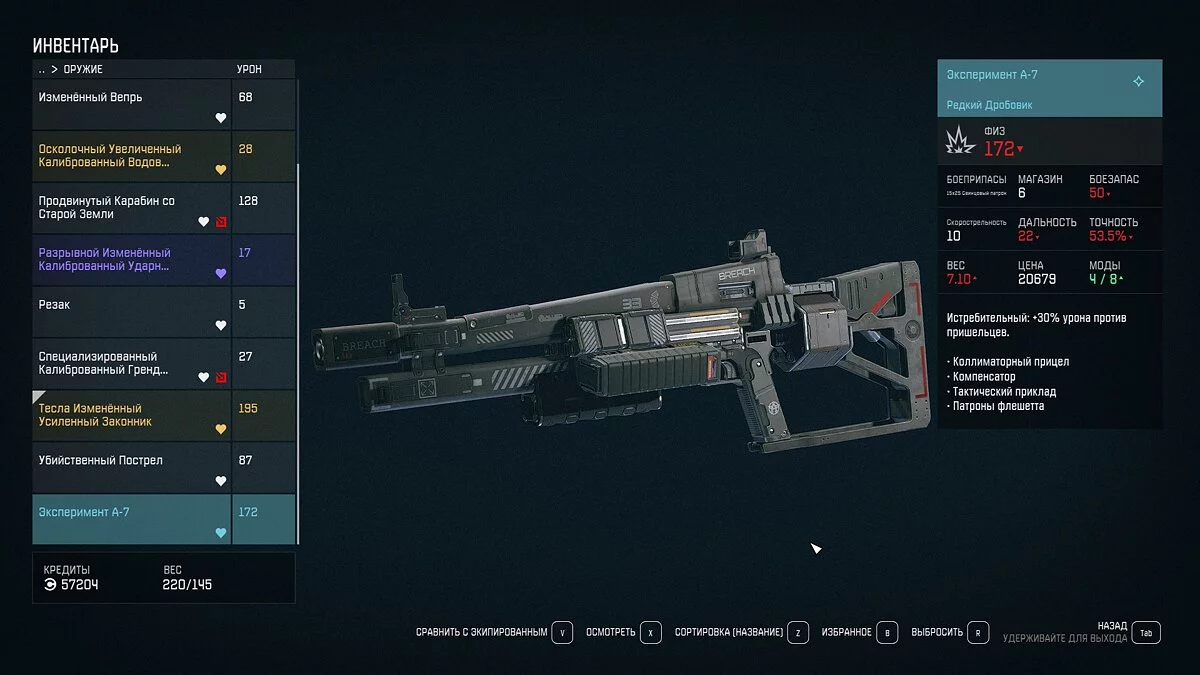This screenshot has height=675, width=1200.
Task: Sort list by the Урон column header
Action: pyautogui.click(x=249, y=70)
